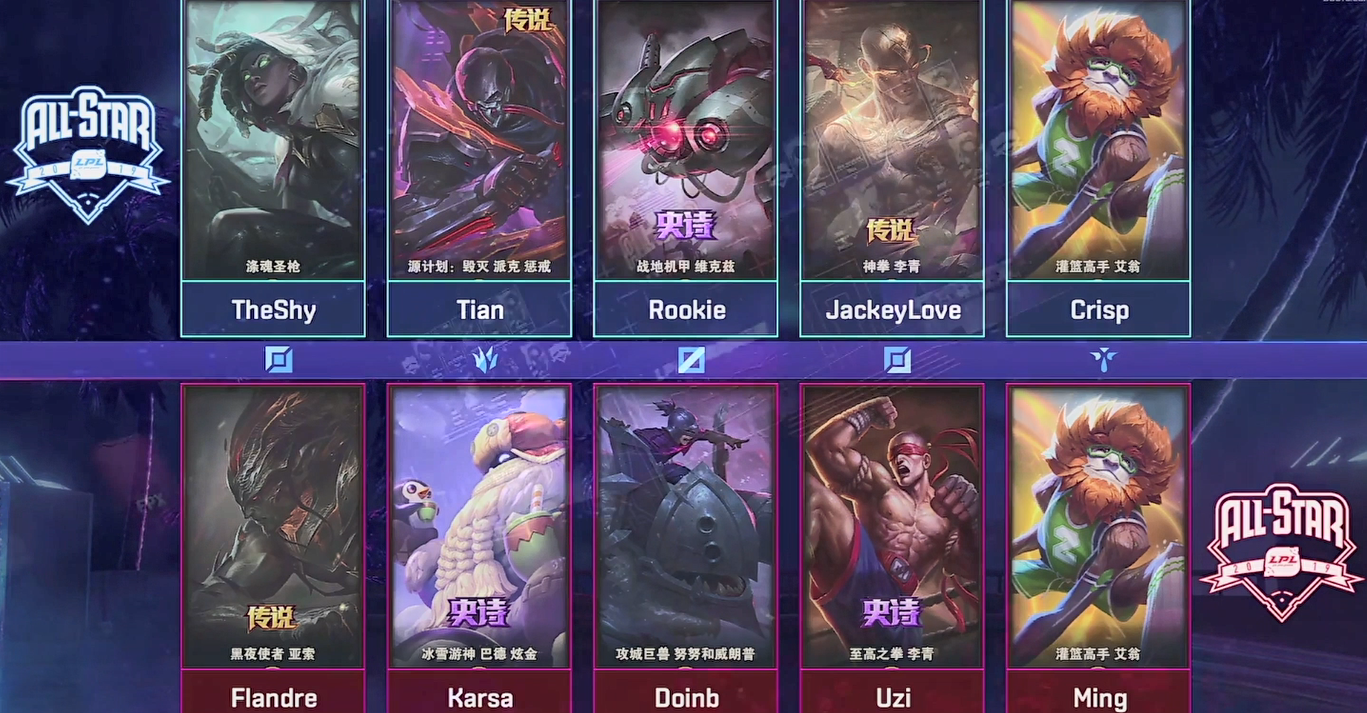Click the support role icon
The height and width of the screenshot is (713, 1367).
[x=1103, y=358]
